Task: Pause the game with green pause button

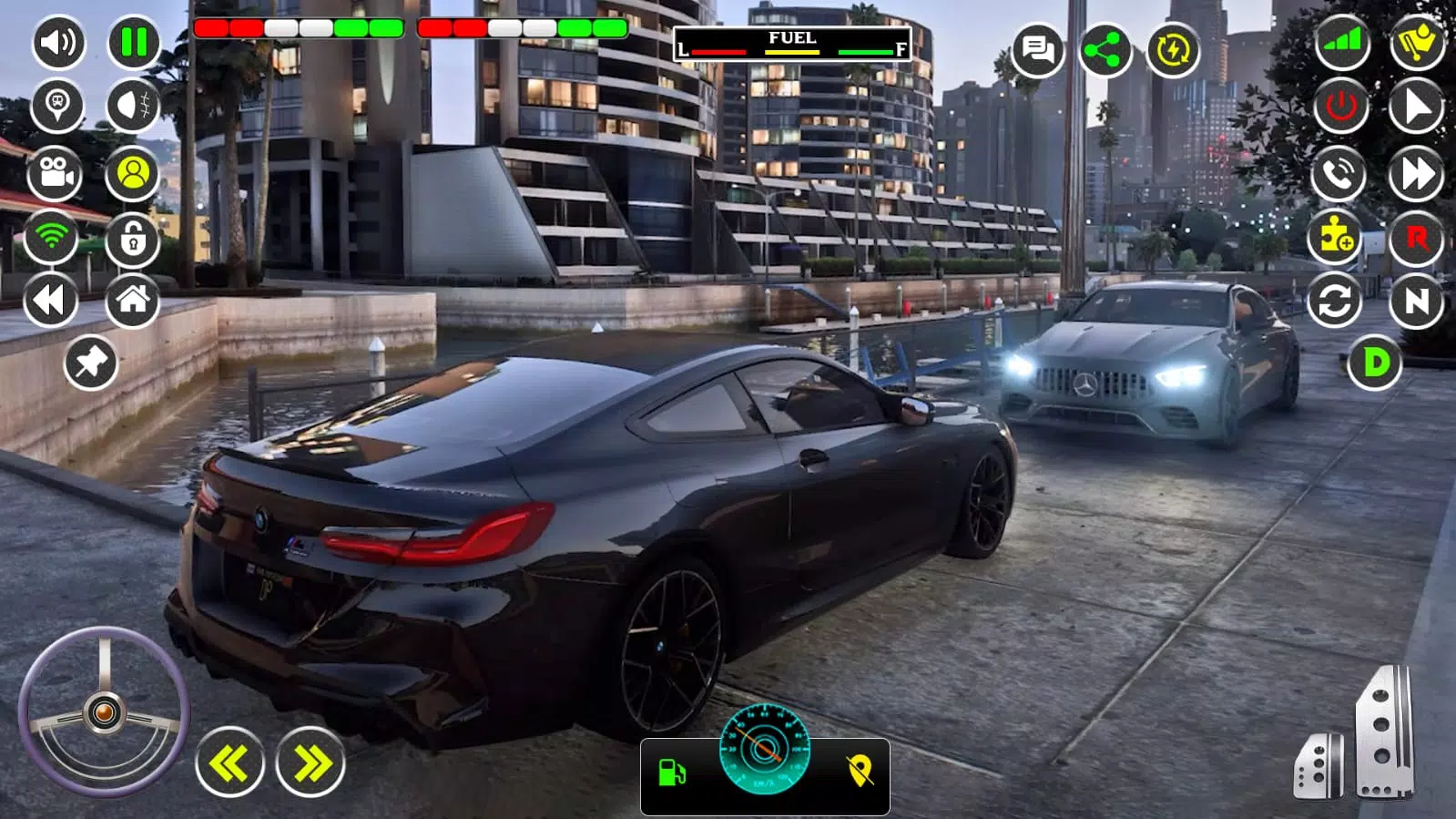Action: (x=134, y=43)
